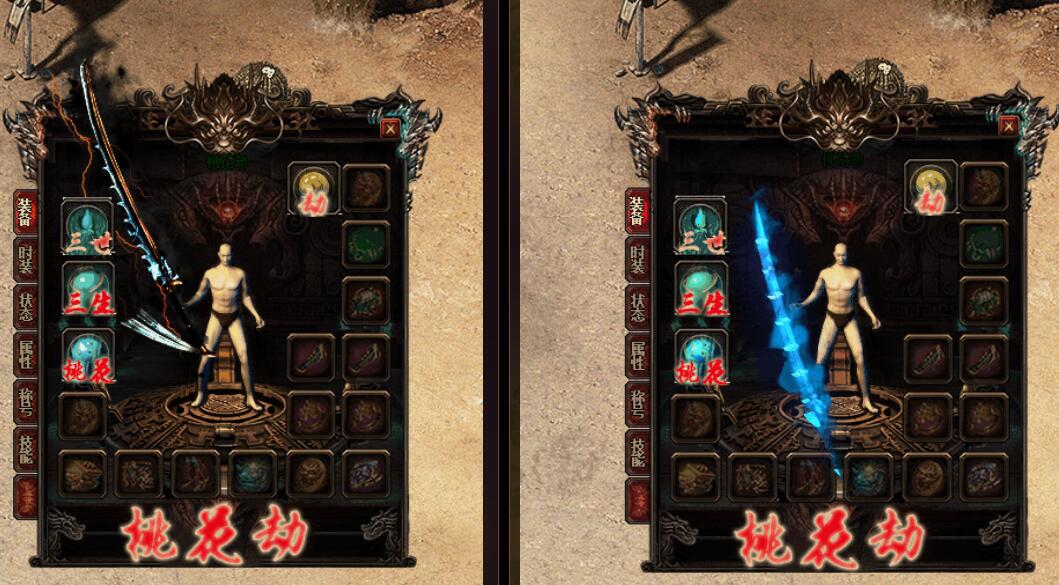Screen dimensions: 1059x585
Task: Click the 桃花 orb slot in right panel
Action: (x=700, y=356)
